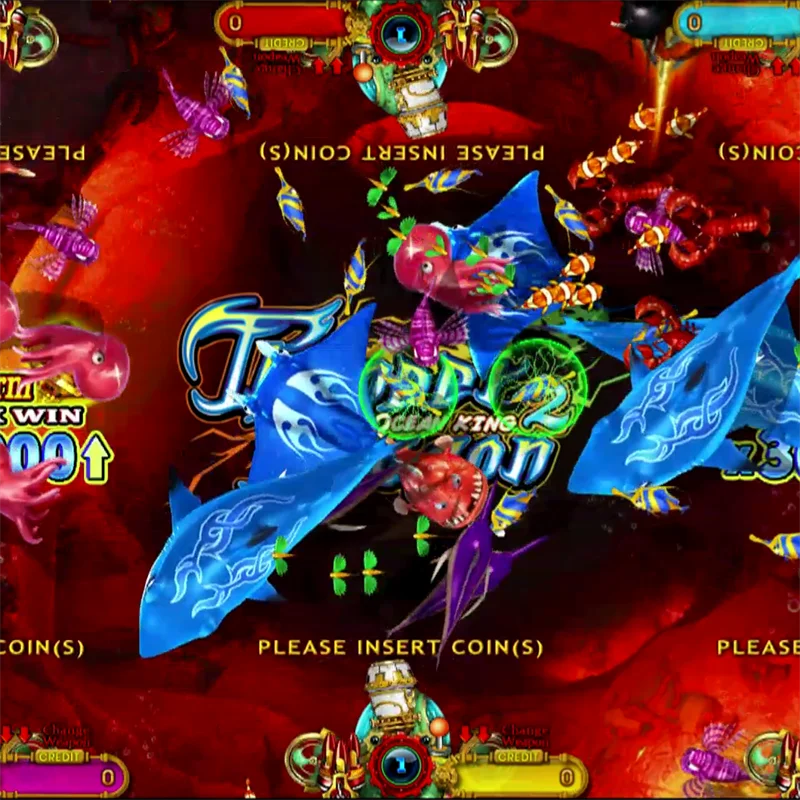The image size is (800, 800).
Task: Select the upside-down Change Weapon by the cyan credit panel
Action: pyautogui.click(x=742, y=60)
